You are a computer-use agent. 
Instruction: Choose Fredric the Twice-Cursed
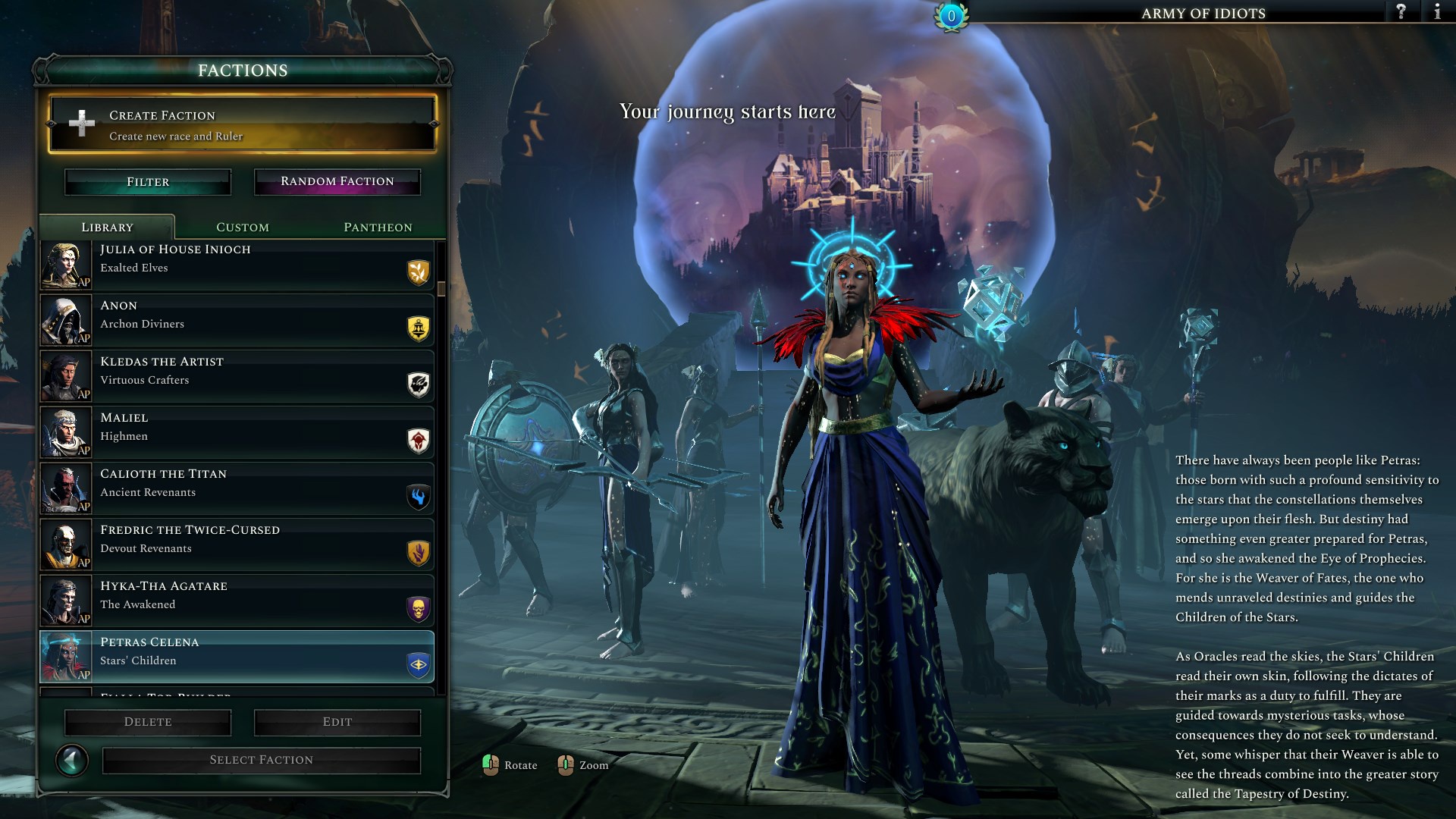coord(237,544)
